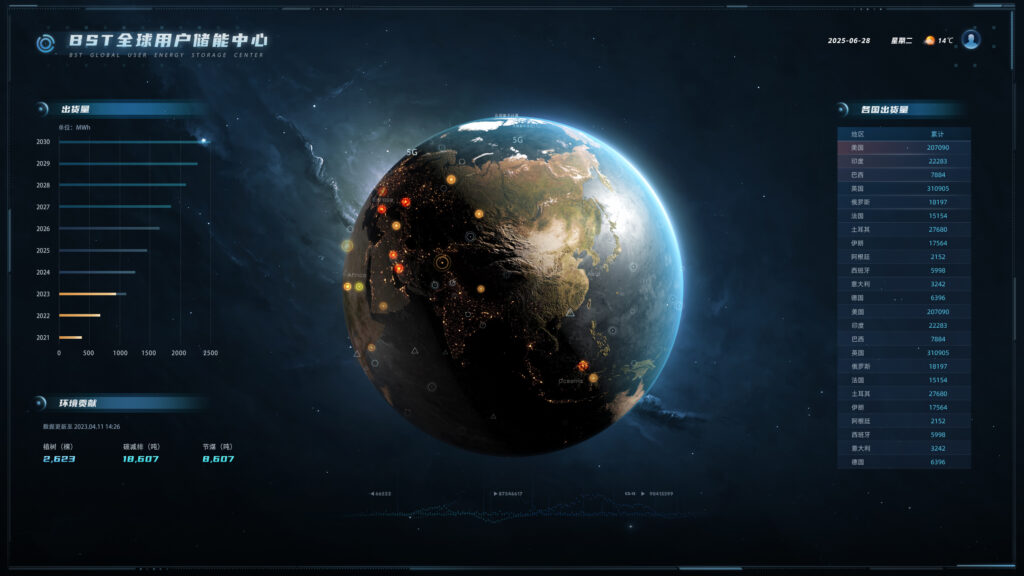1024x576 pixels.
Task: Sort the table by the 地区 column header
Action: (857, 134)
